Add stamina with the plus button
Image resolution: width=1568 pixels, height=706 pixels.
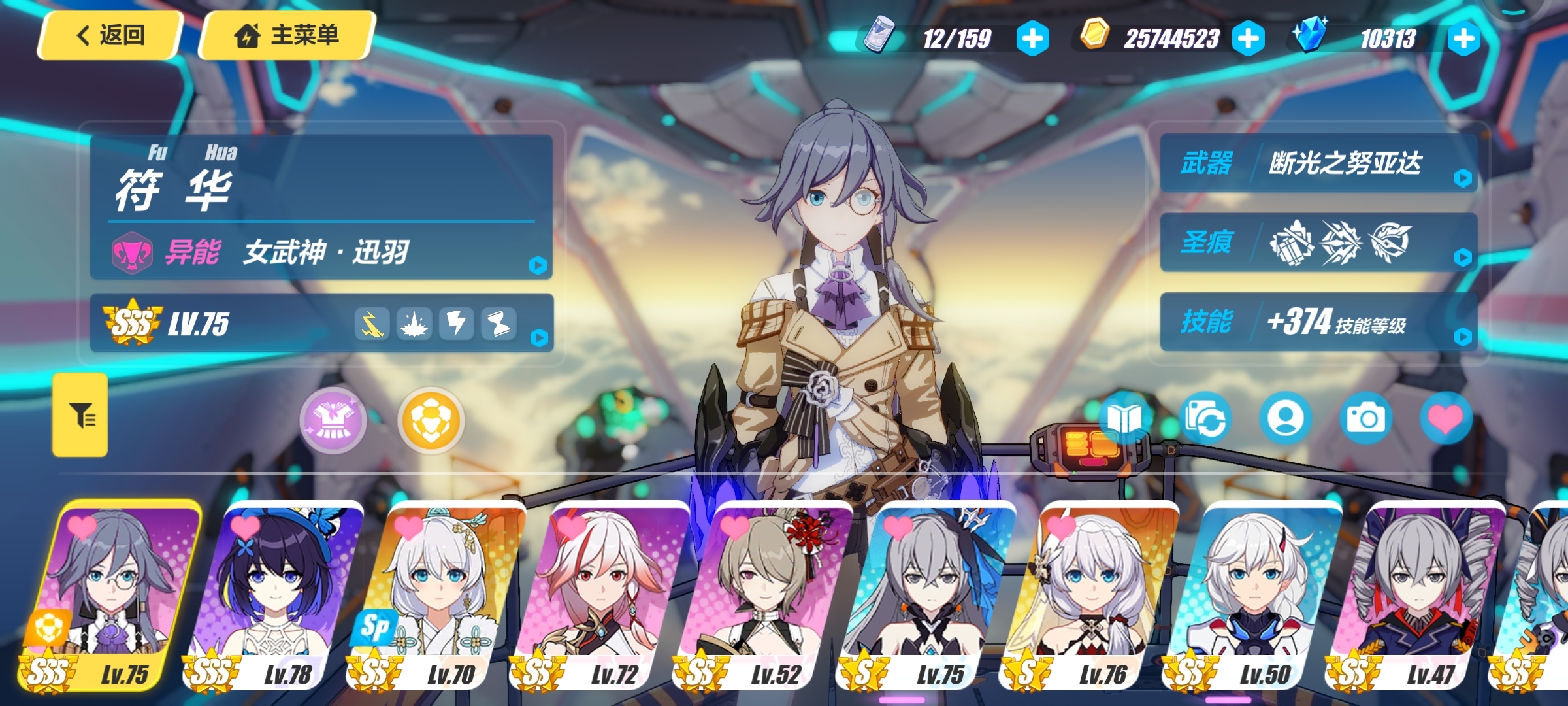pyautogui.click(x=1032, y=39)
